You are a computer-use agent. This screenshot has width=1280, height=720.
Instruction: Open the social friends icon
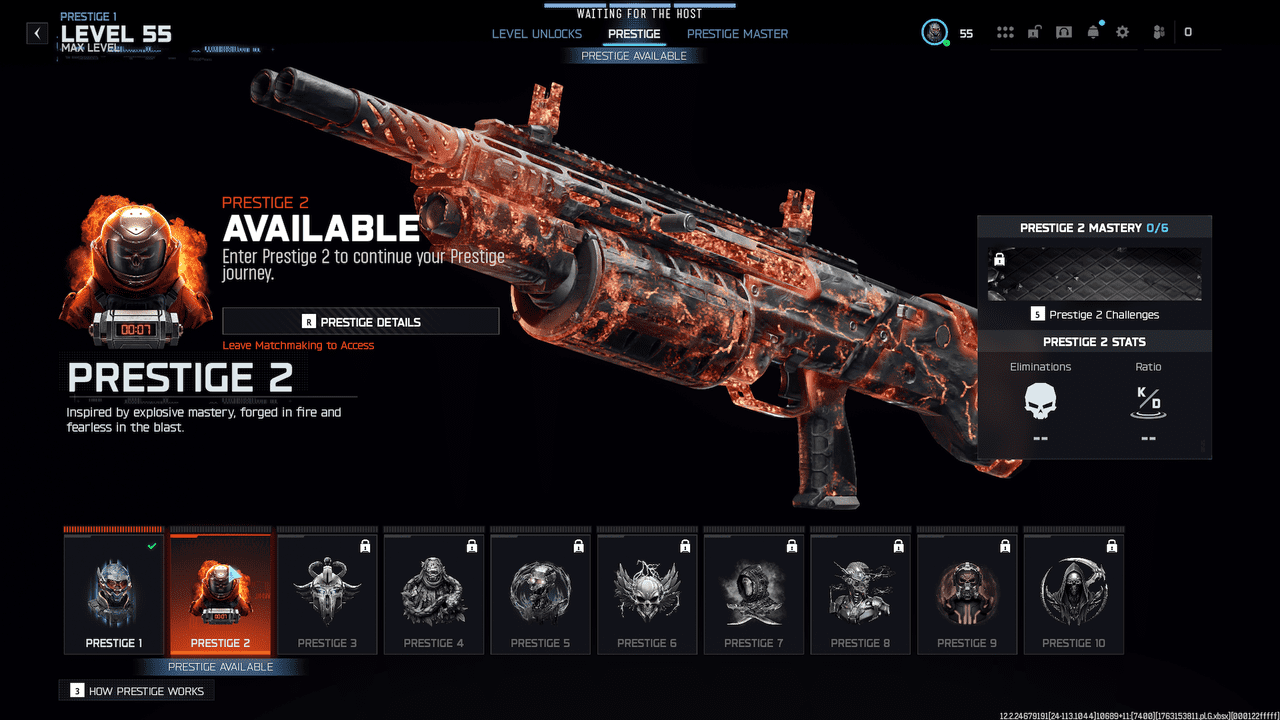pos(1157,31)
